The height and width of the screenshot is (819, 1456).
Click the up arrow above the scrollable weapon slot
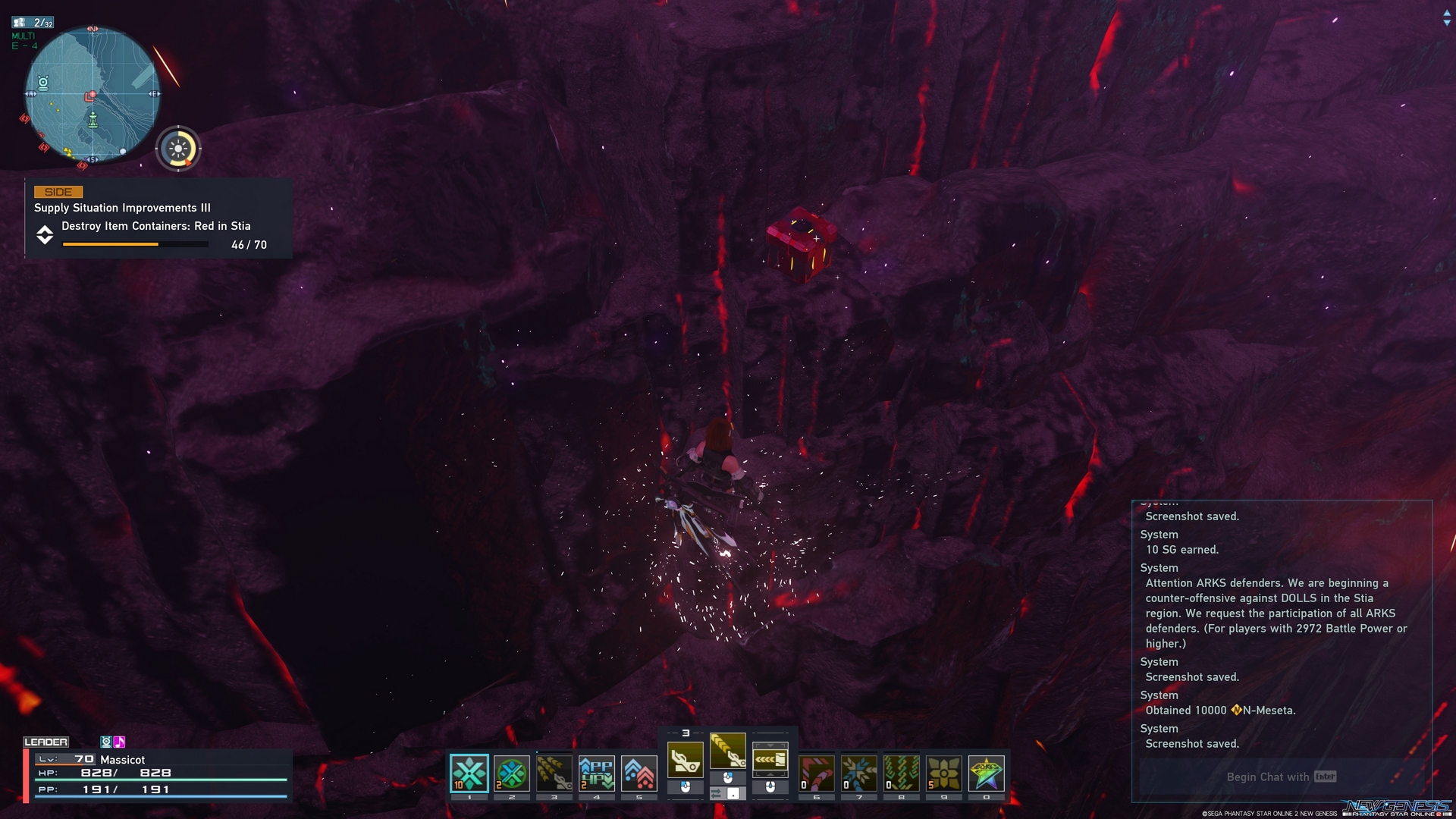[770, 745]
